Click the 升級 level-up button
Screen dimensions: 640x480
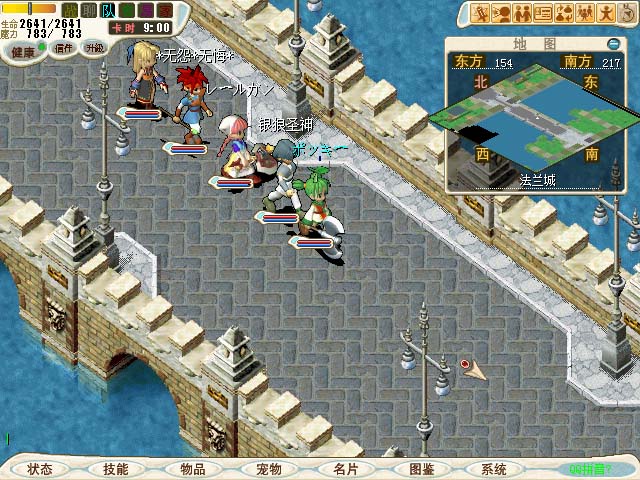tap(94, 48)
